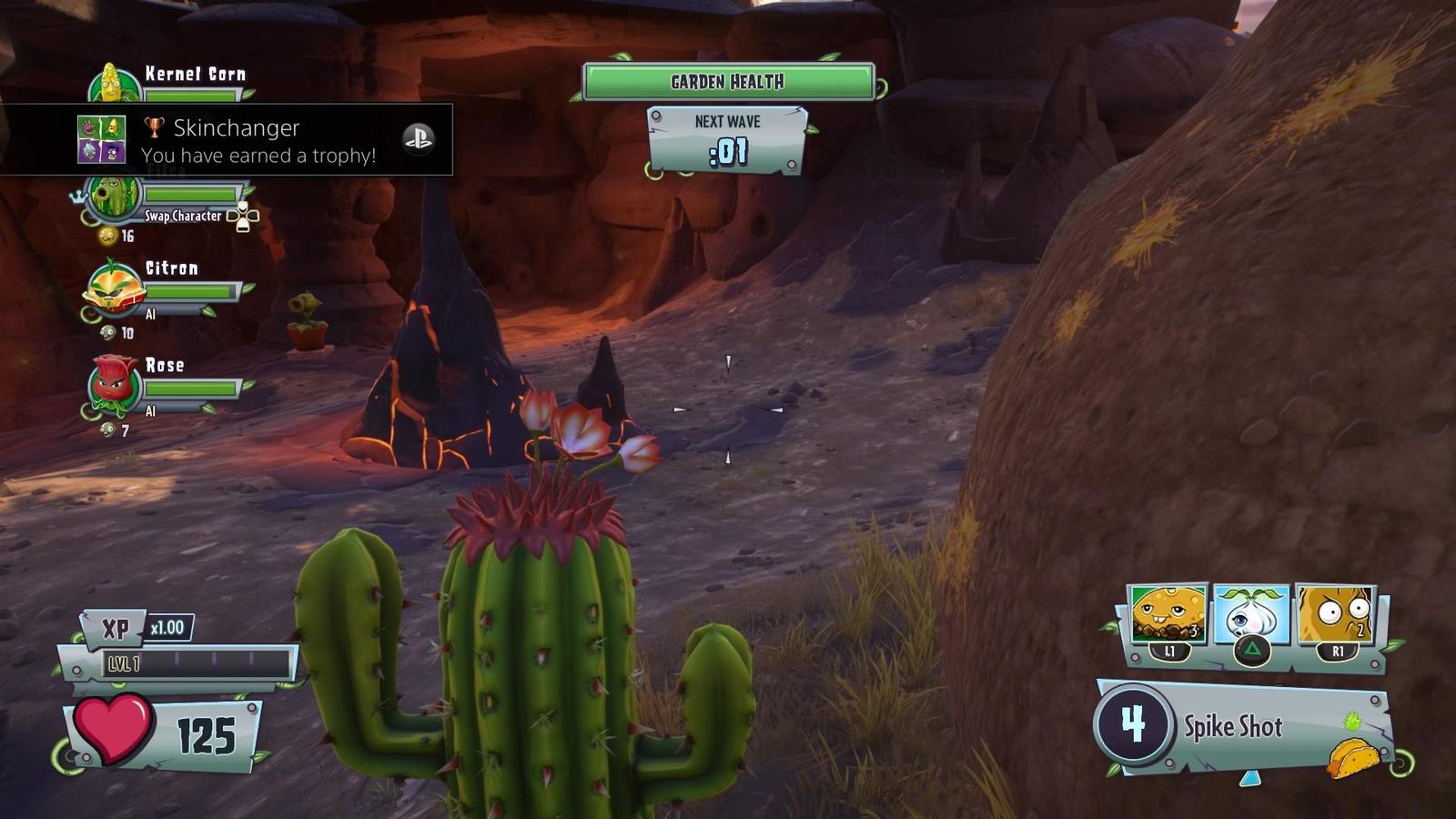Viewport: 1456px width, 819px height.
Task: Select the Cactus portrait with Swap Character
Action: (114, 197)
